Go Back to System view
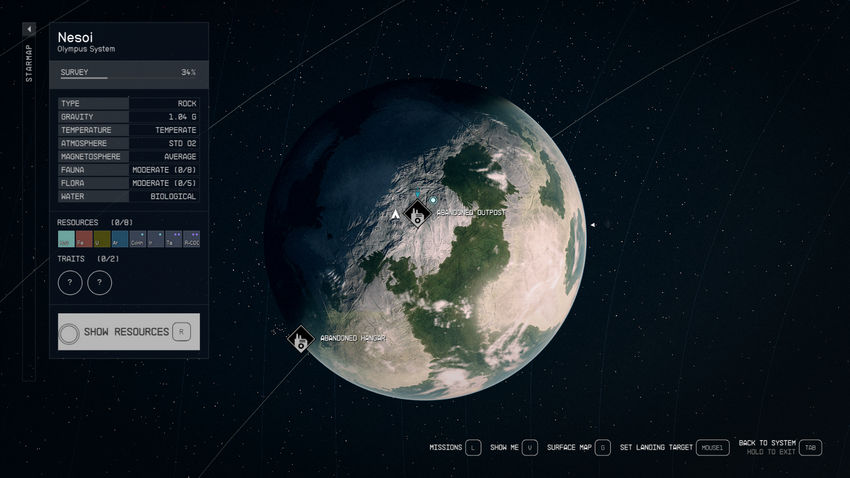The image size is (850, 478). [810, 448]
